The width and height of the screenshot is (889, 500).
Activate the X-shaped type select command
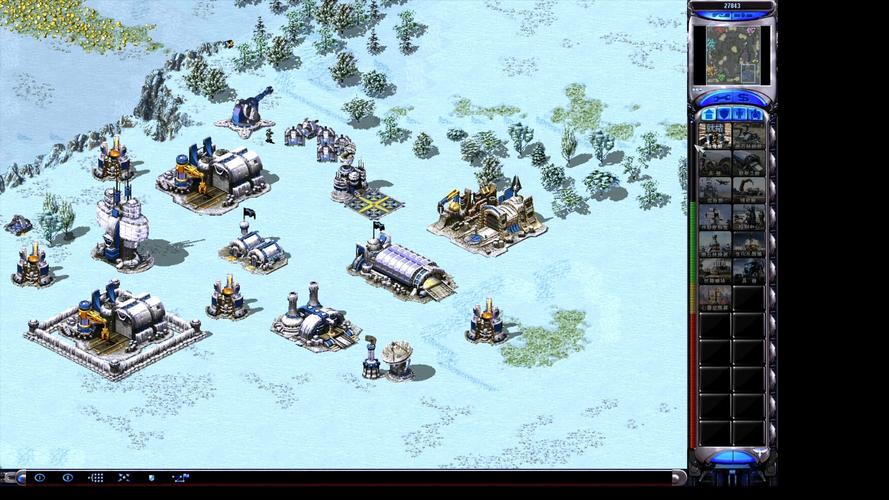[124, 478]
